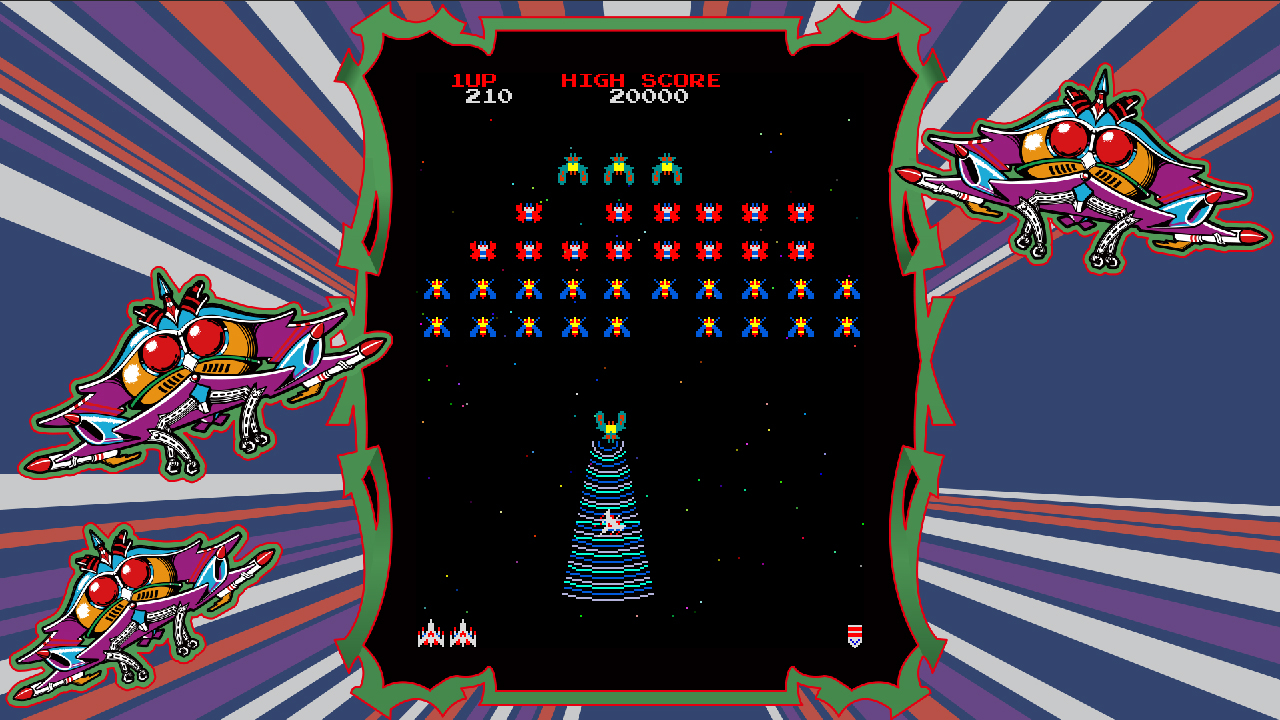Screen dimensions: 1280x720
Task: Select the current score value 210
Action: tap(487, 94)
